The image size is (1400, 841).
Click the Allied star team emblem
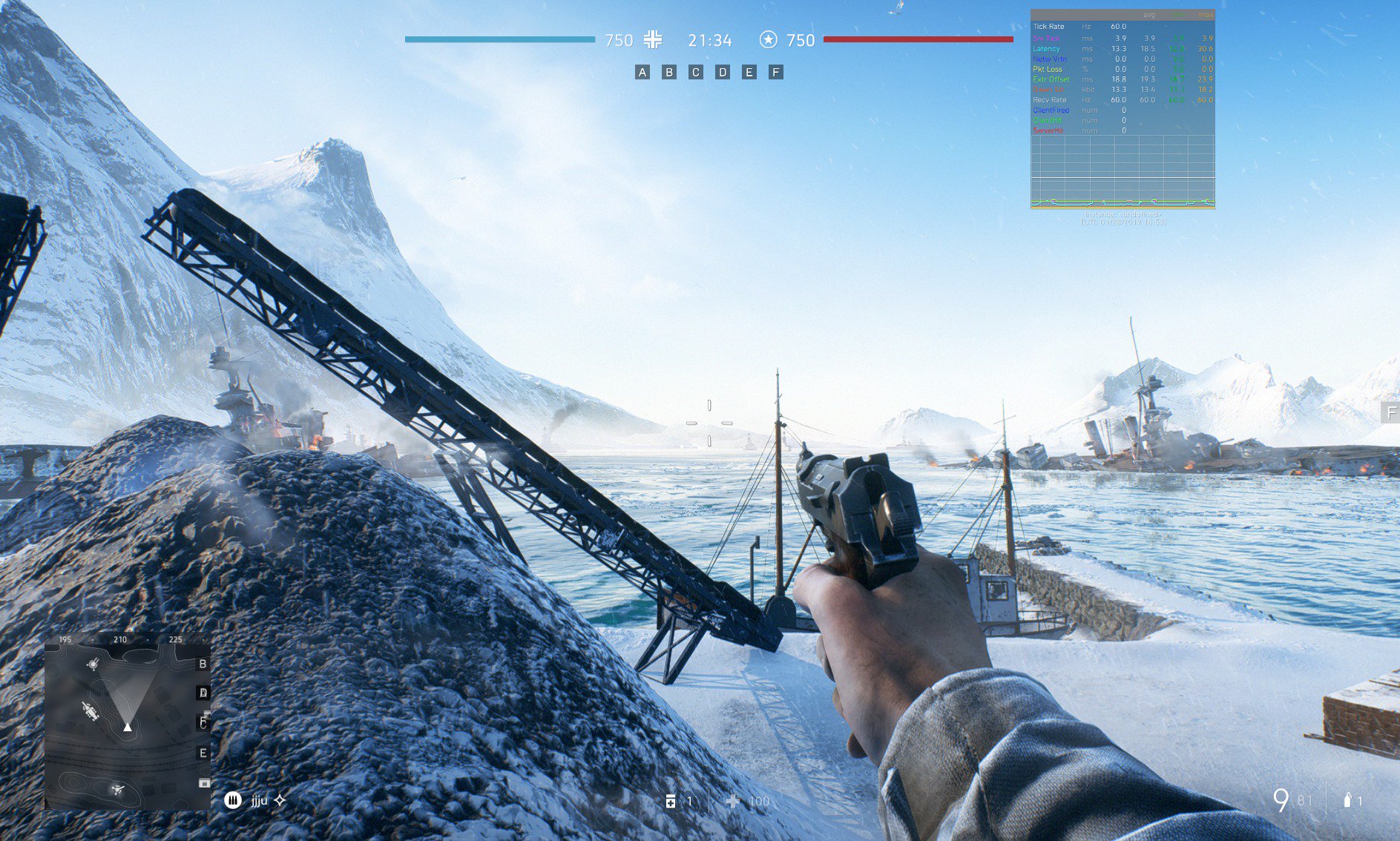pyautogui.click(x=769, y=40)
